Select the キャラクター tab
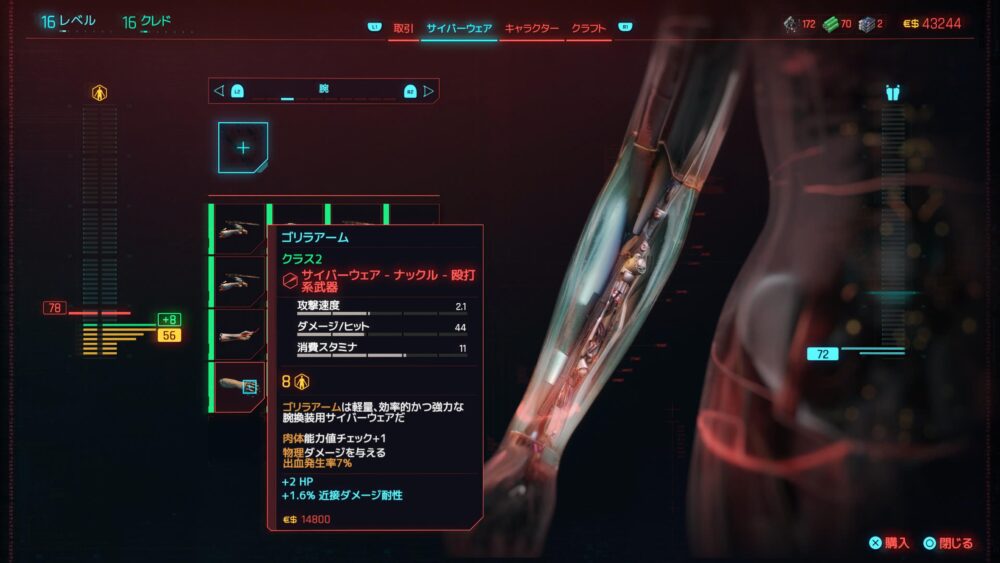The height and width of the screenshot is (563, 1000). click(531, 28)
